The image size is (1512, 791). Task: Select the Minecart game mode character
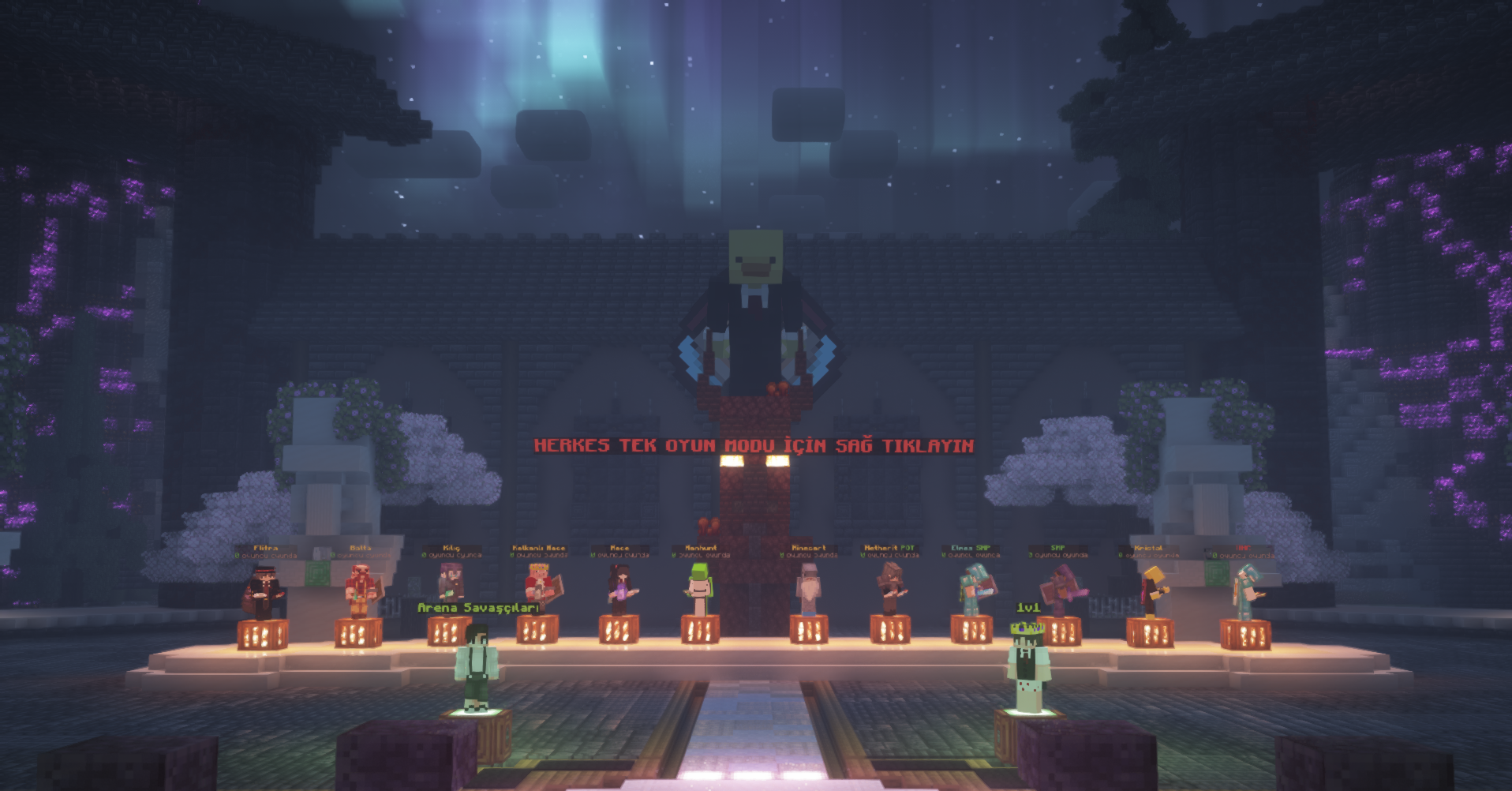(808, 590)
